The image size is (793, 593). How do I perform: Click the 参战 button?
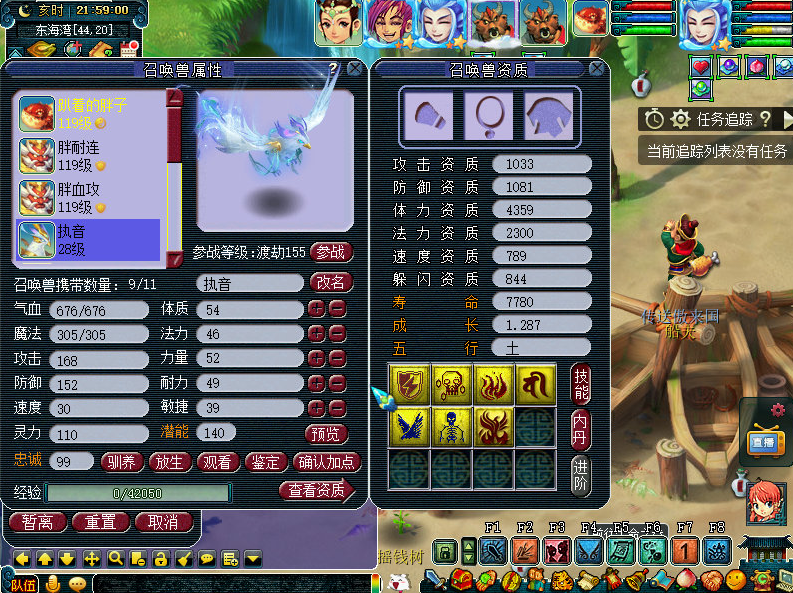click(332, 252)
